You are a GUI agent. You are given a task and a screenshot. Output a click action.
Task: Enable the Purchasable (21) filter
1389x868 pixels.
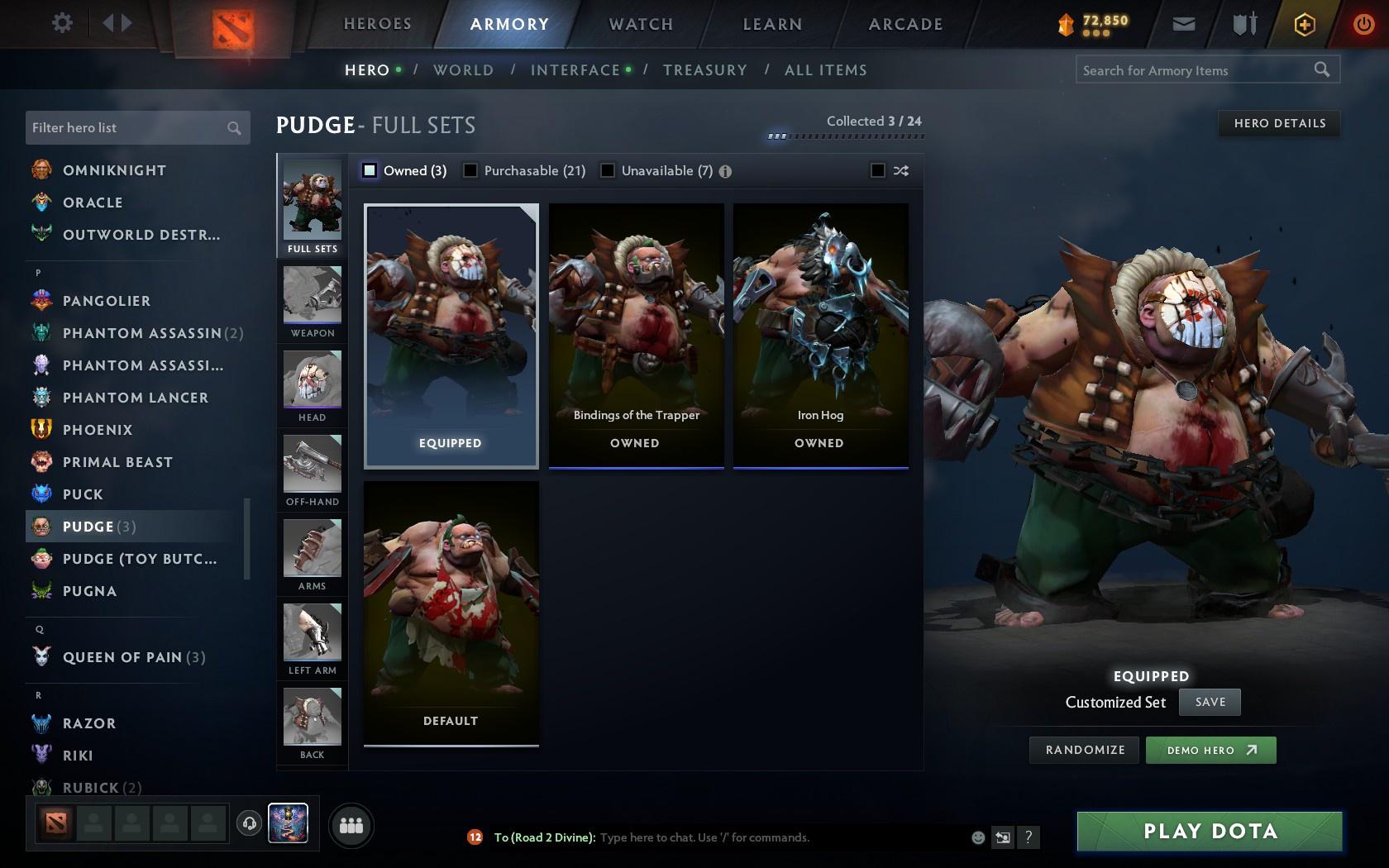click(x=471, y=170)
